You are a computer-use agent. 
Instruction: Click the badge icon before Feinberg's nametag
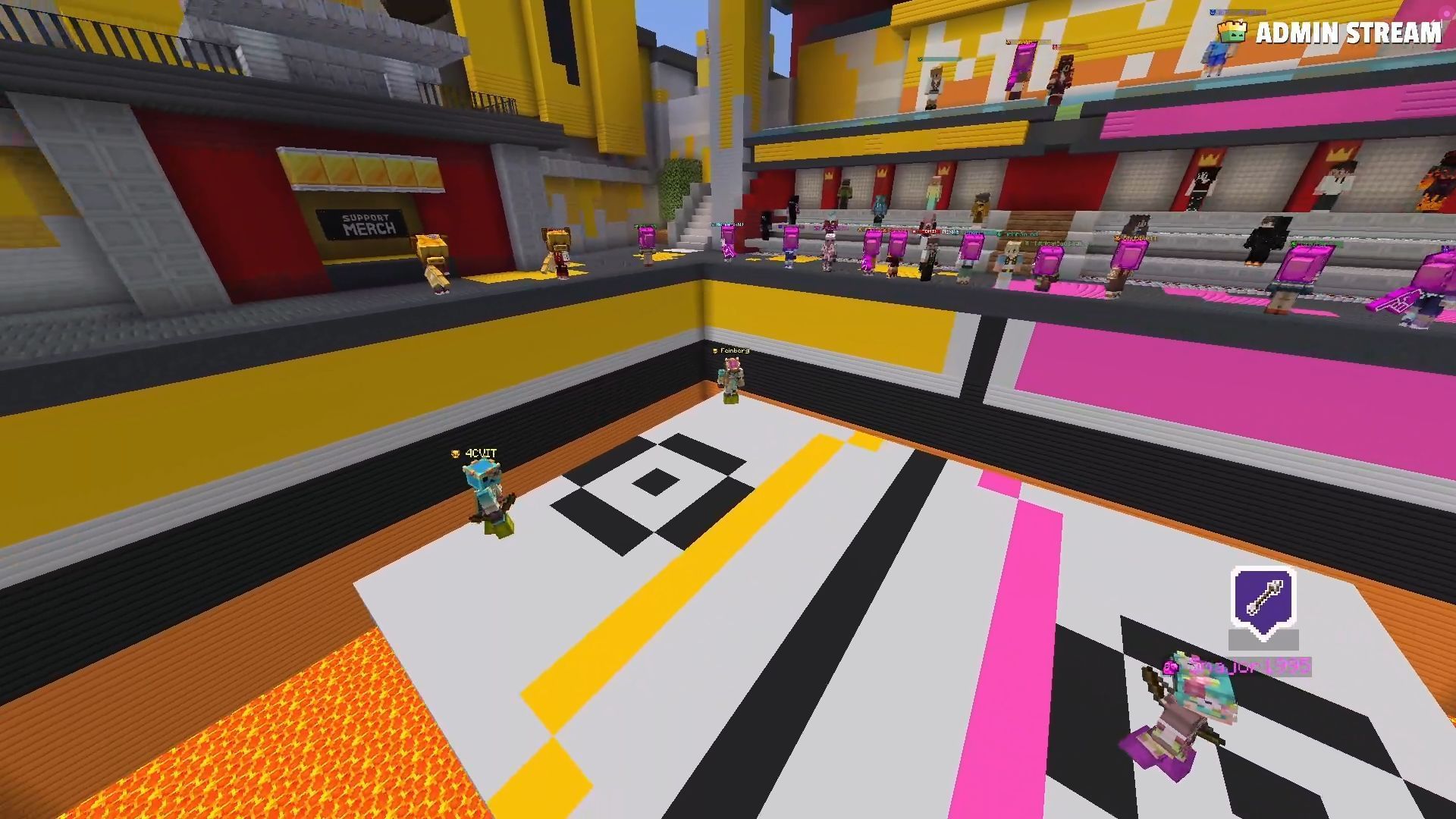point(714,351)
